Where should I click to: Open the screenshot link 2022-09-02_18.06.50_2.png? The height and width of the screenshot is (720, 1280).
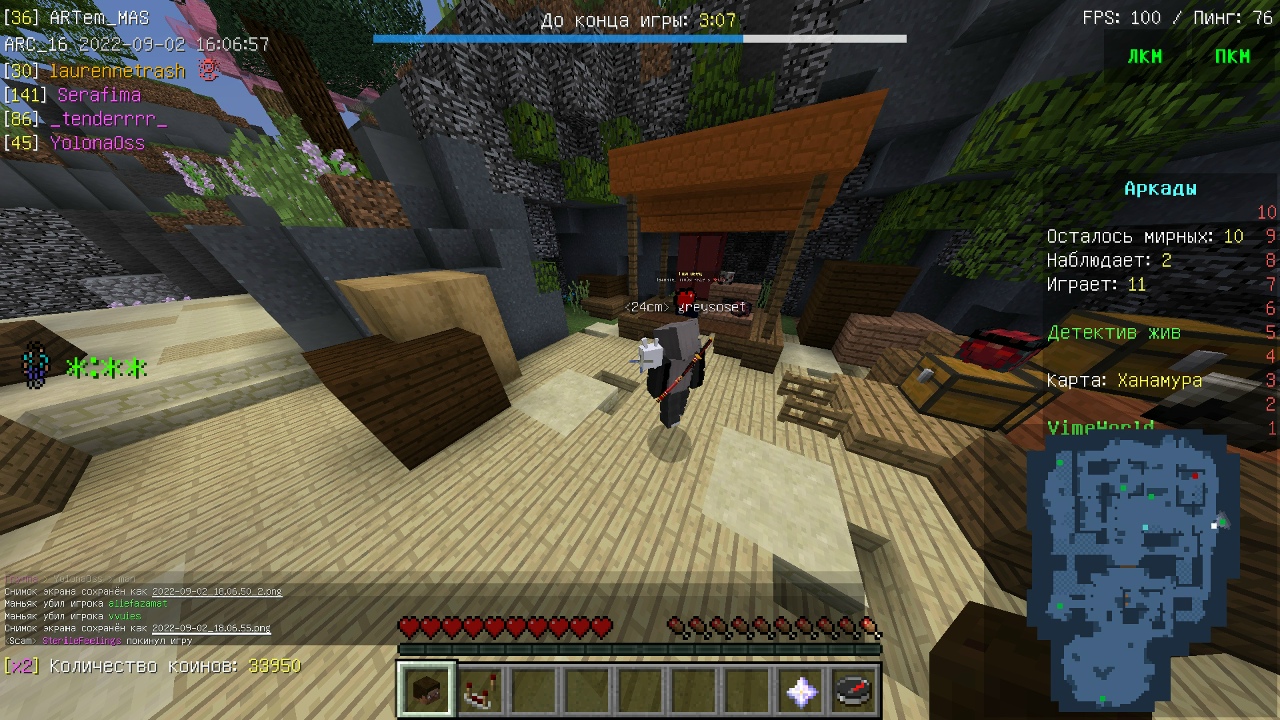click(x=217, y=592)
